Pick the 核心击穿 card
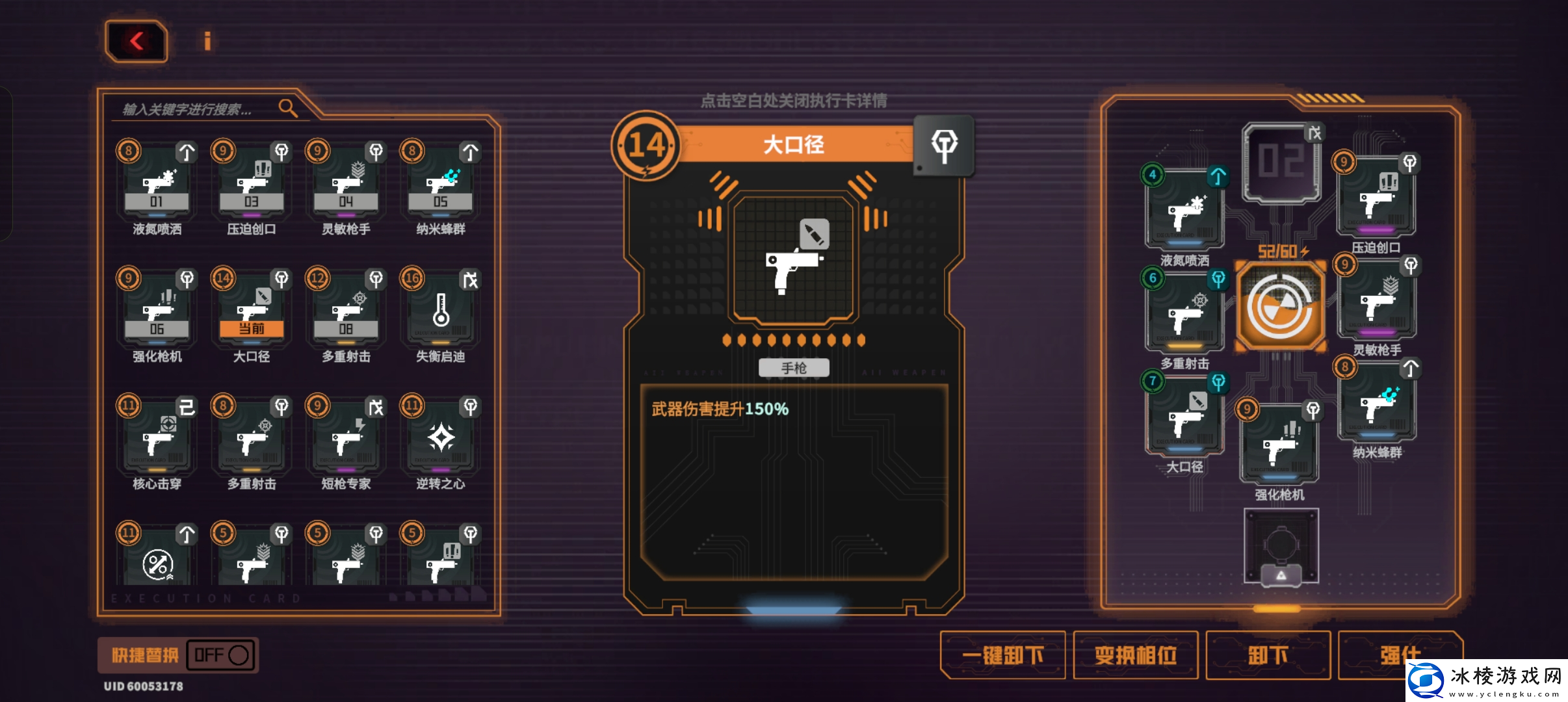The image size is (1568, 702). [x=157, y=437]
